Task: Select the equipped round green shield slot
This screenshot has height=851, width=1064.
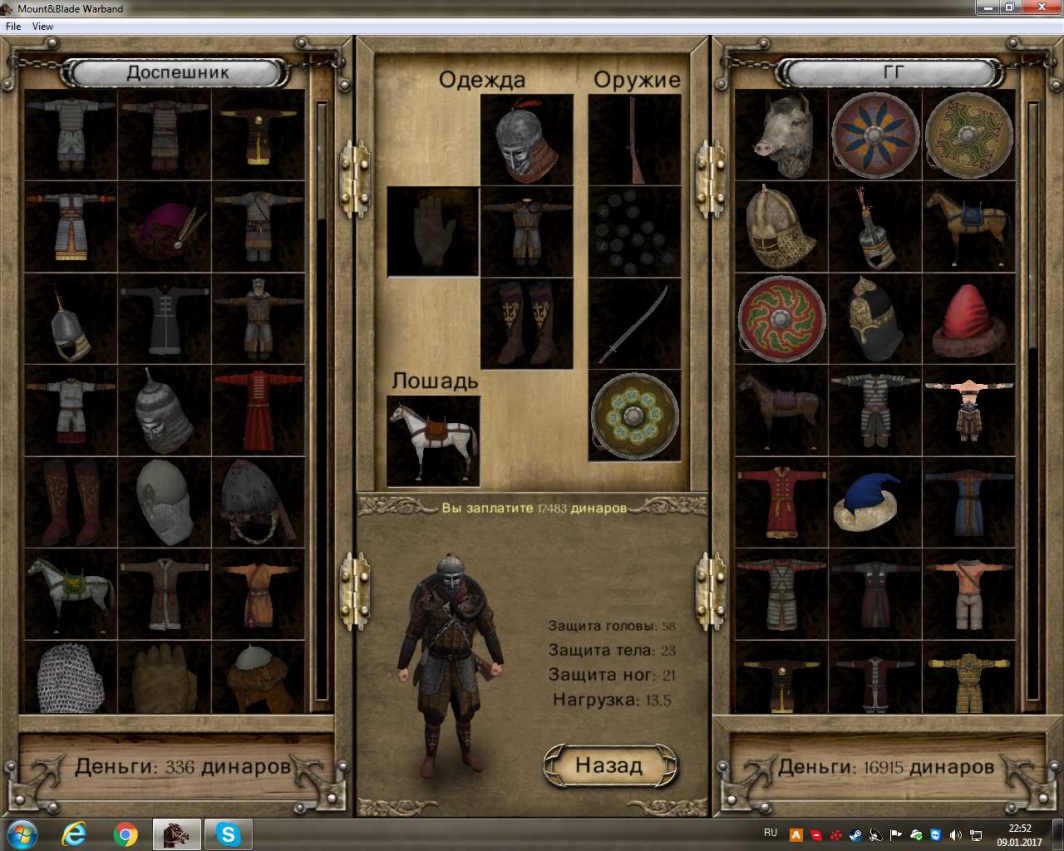Action: [x=634, y=416]
